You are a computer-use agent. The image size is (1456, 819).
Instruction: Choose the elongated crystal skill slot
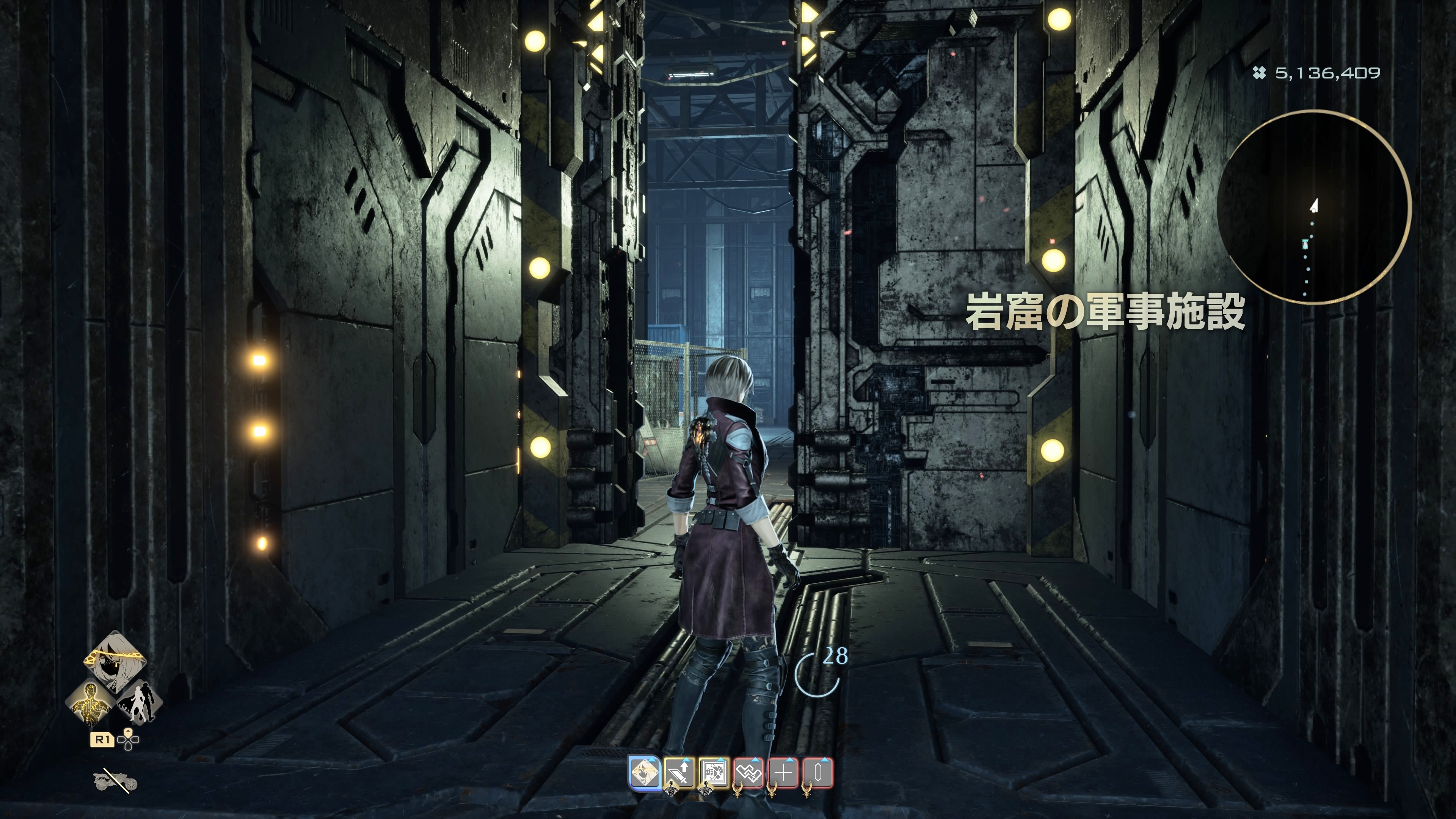818,773
